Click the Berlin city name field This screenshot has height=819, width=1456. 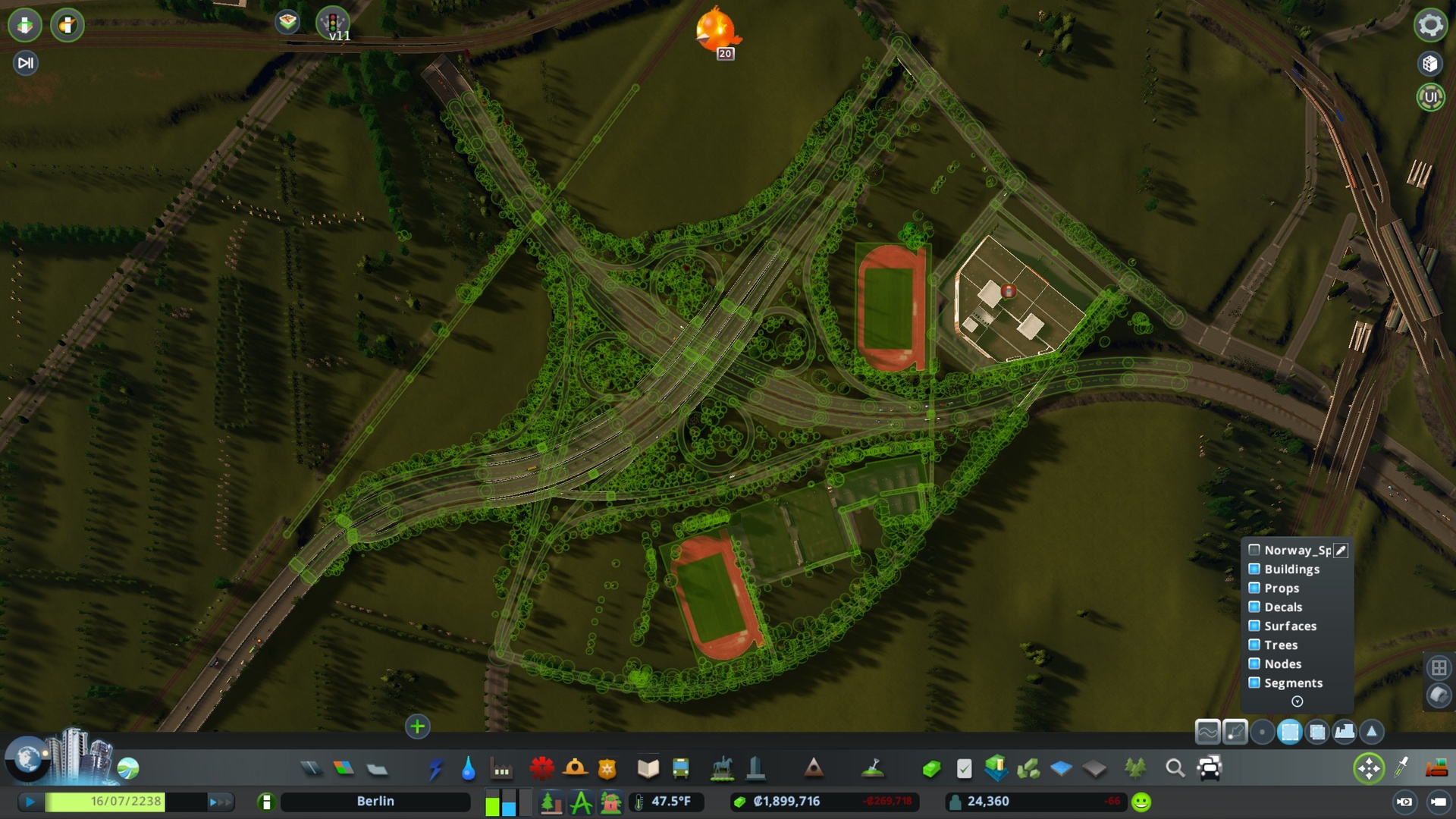pyautogui.click(x=375, y=801)
